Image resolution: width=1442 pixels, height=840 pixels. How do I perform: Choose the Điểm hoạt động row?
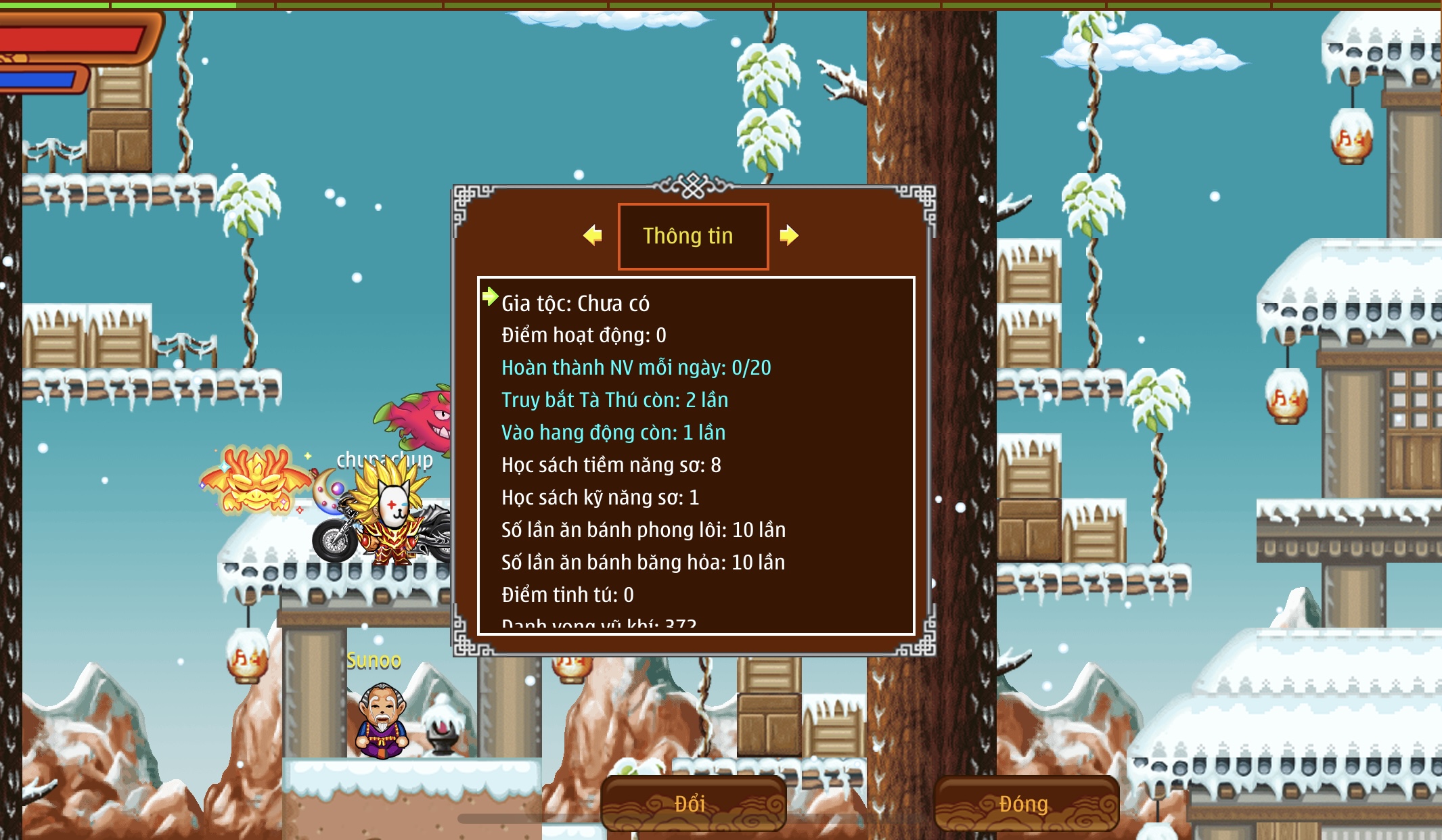pos(583,335)
